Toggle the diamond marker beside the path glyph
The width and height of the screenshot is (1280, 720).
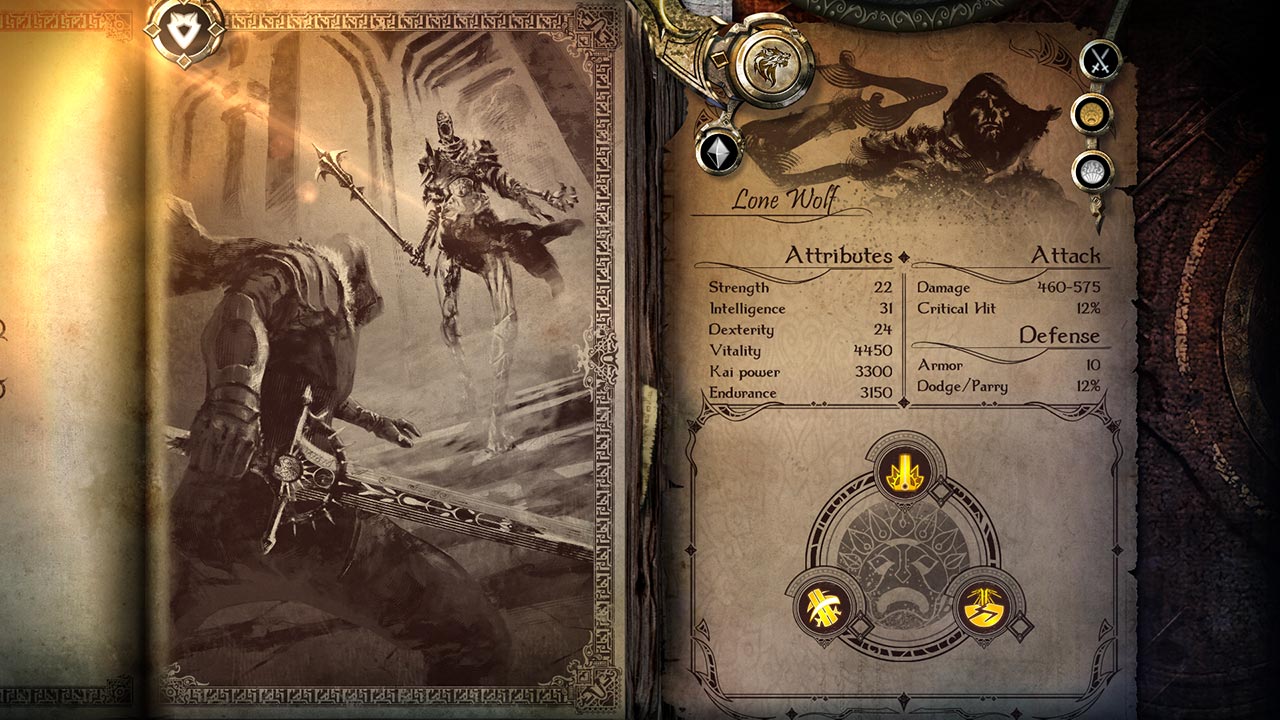(1020, 624)
